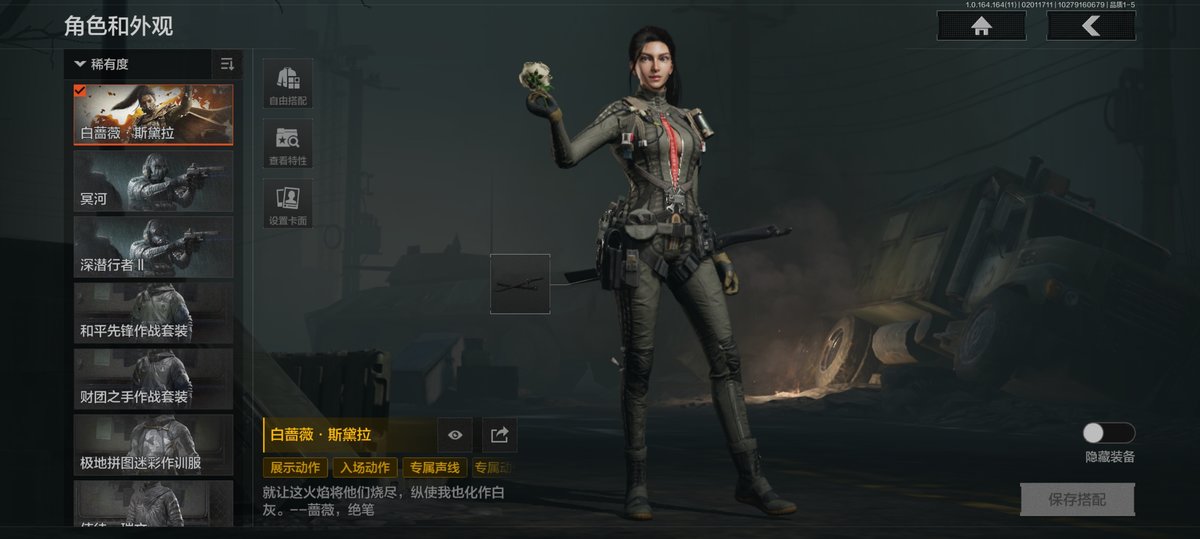The height and width of the screenshot is (539, 1200).
Task: Toggle the sort order icon
Action: [x=227, y=64]
